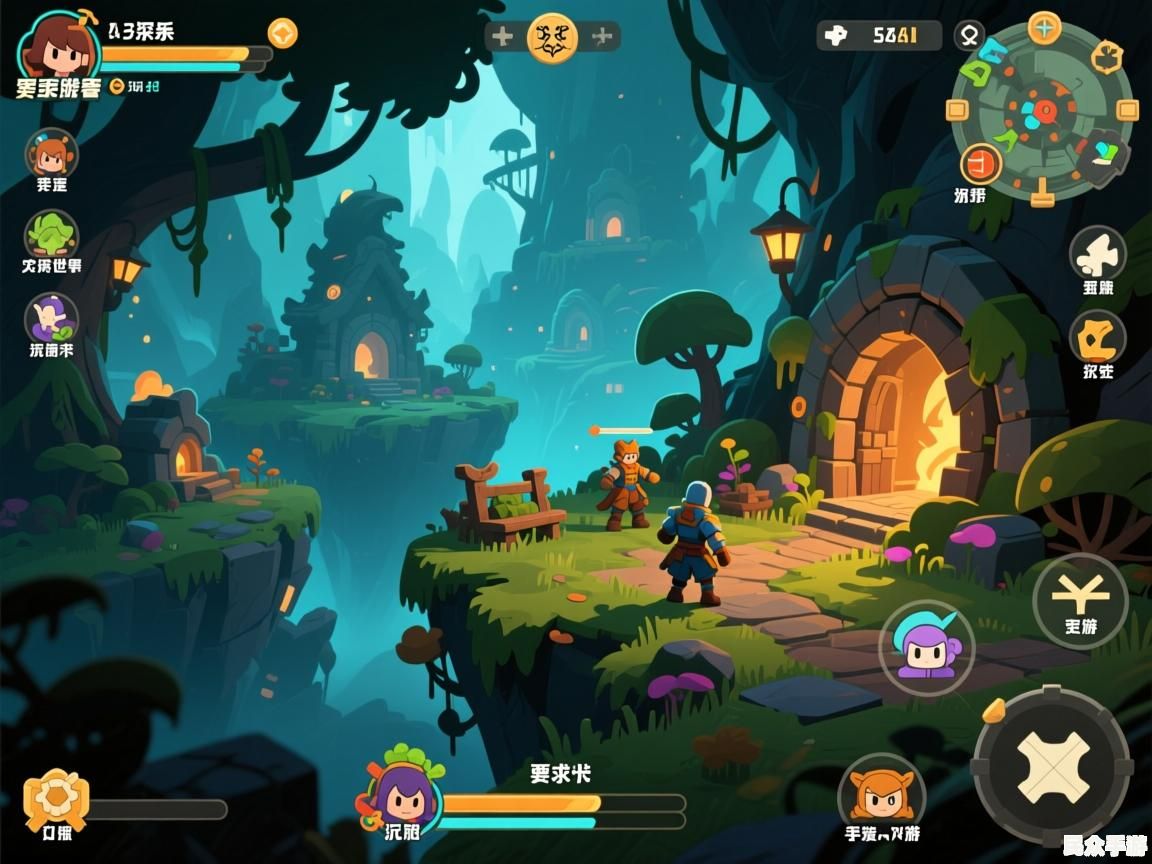Click the magnifier icon beside the currency counter

point(969,36)
